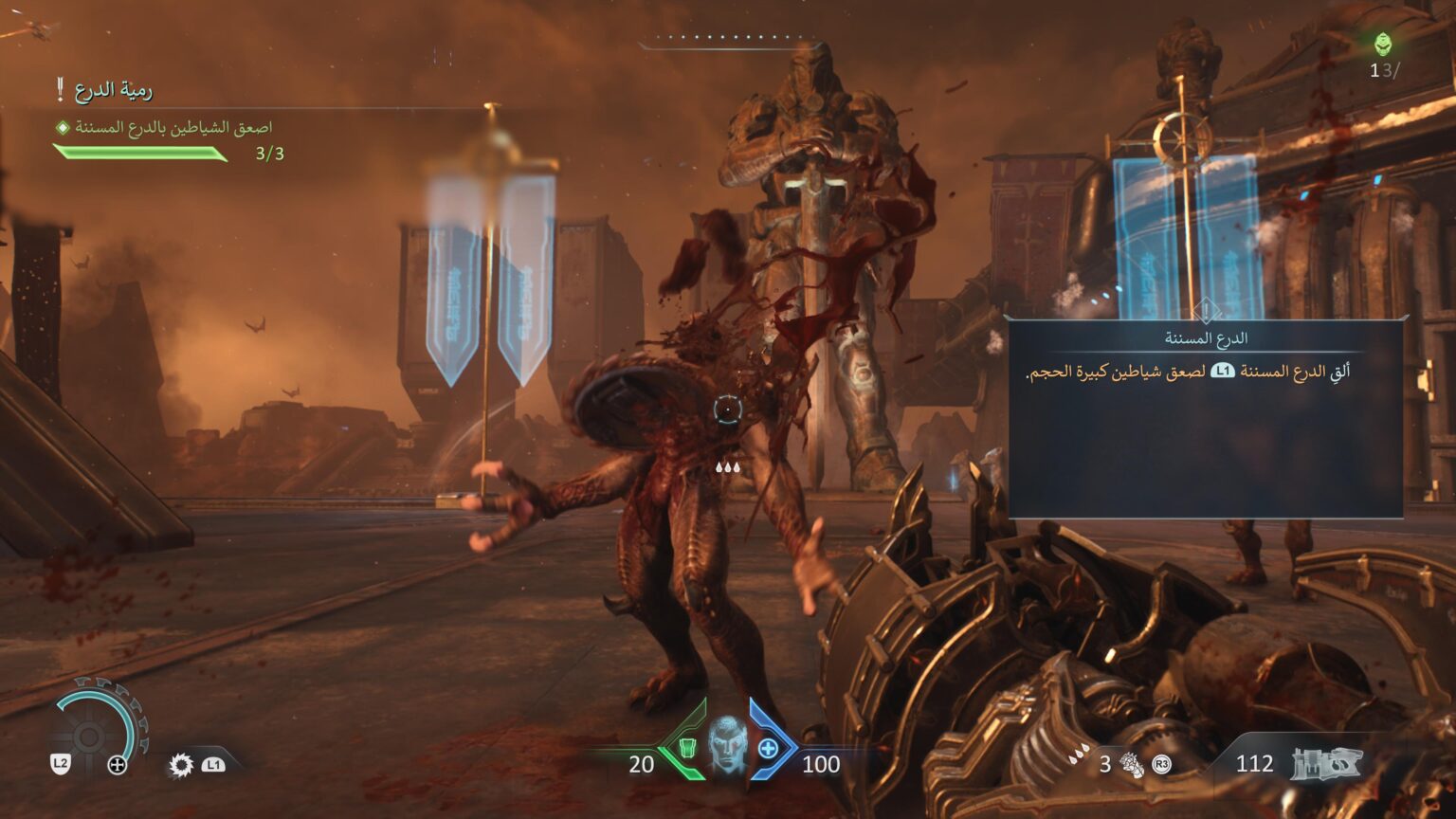Select the circular shield charge gauge
The width and height of the screenshot is (1456, 819).
(x=90, y=735)
